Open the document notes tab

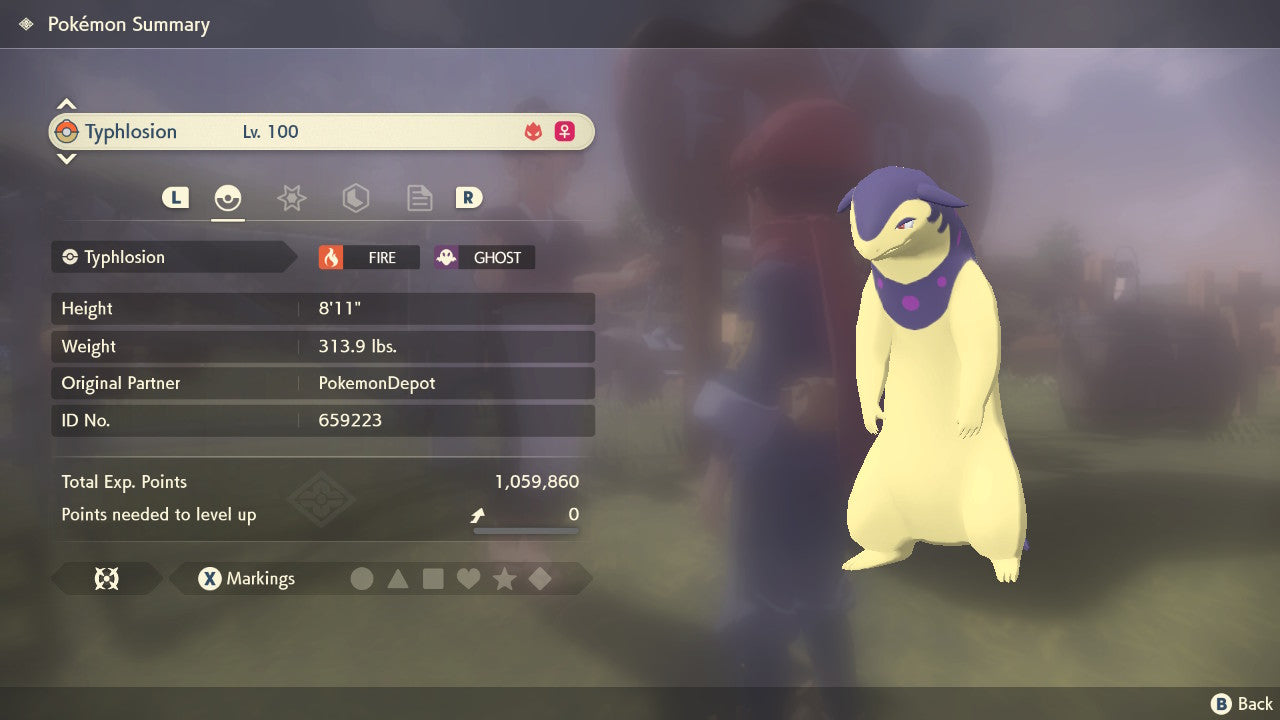point(419,198)
